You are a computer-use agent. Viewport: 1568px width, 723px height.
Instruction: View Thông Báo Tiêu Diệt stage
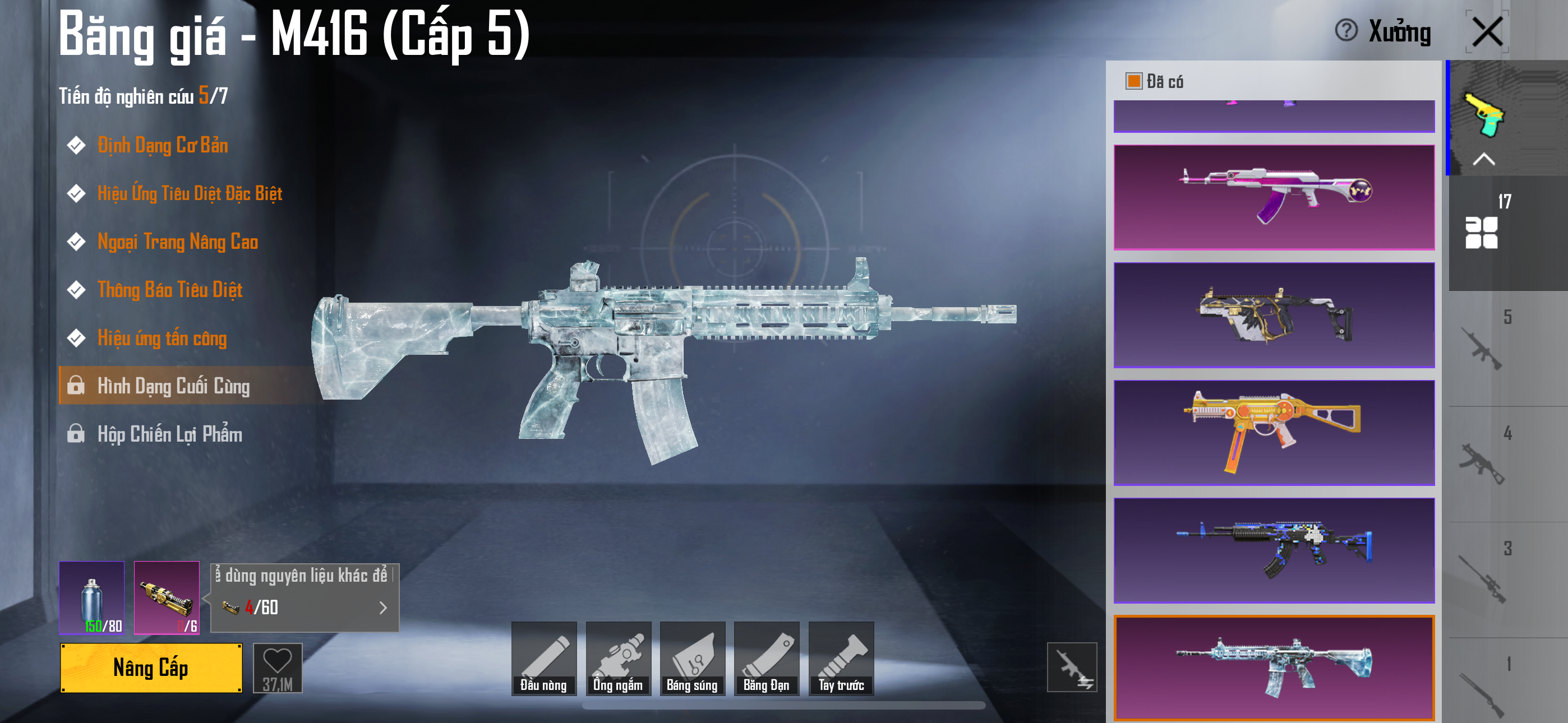coord(170,290)
